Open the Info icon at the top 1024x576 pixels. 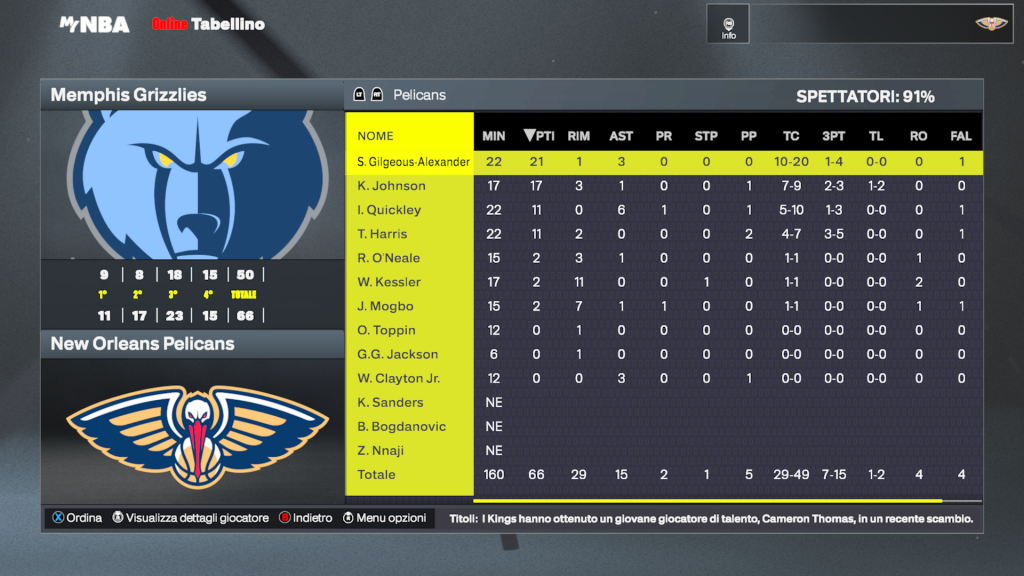[x=728, y=24]
